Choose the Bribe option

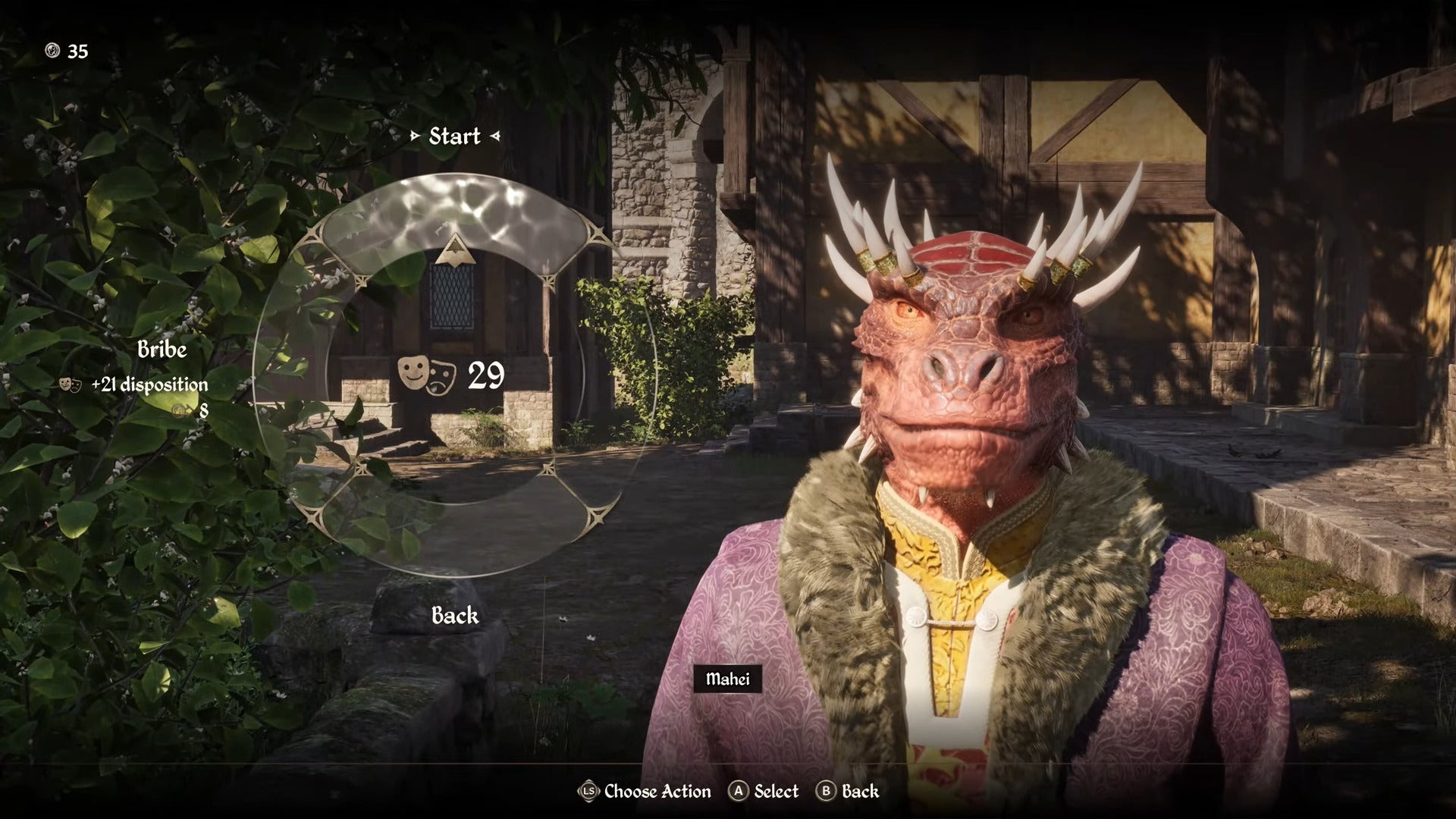[162, 350]
